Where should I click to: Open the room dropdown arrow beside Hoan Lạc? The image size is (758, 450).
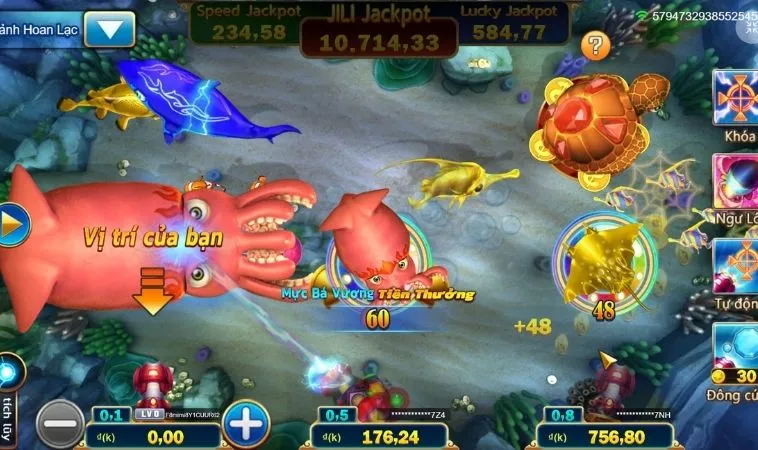(109, 29)
